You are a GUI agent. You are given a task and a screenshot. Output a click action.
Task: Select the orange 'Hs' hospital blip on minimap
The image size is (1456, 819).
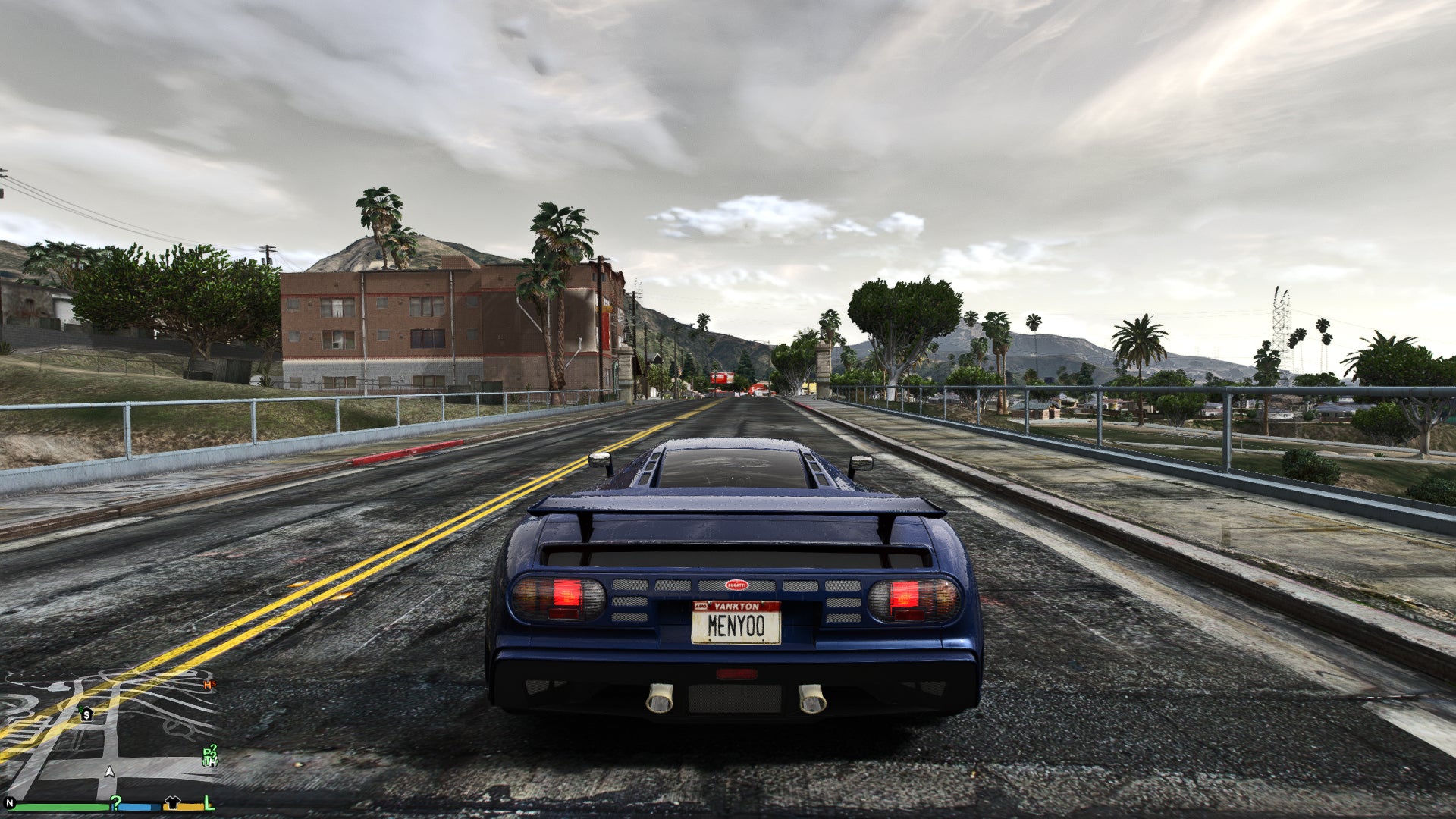pos(209,685)
